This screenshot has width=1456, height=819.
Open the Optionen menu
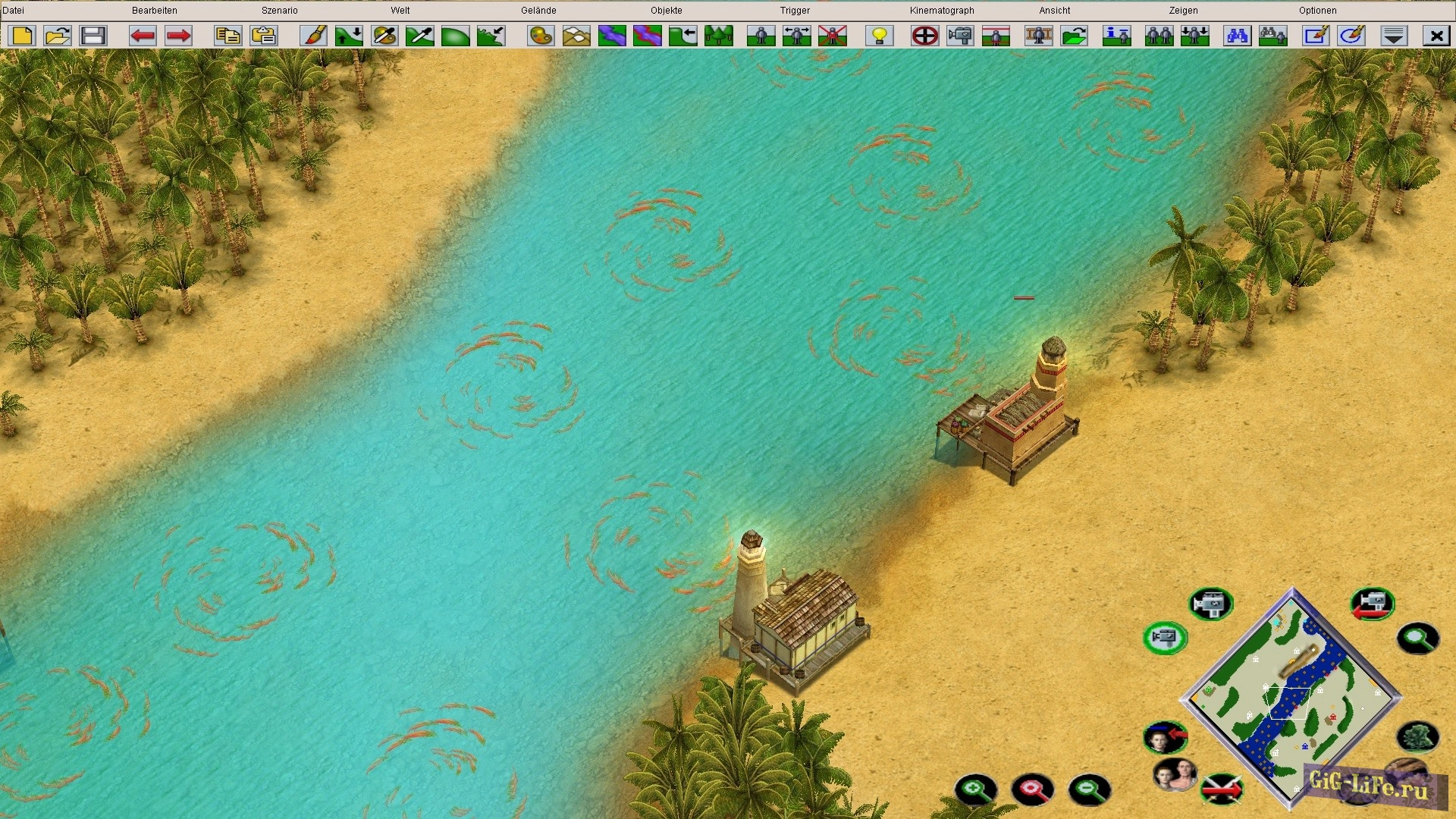click(1317, 11)
